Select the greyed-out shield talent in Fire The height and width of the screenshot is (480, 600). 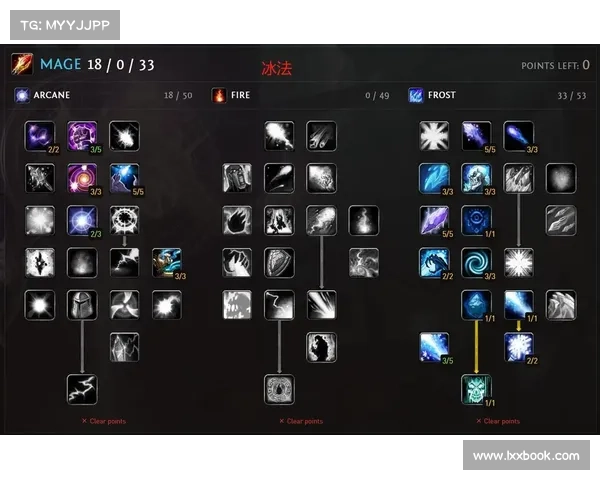point(279,262)
